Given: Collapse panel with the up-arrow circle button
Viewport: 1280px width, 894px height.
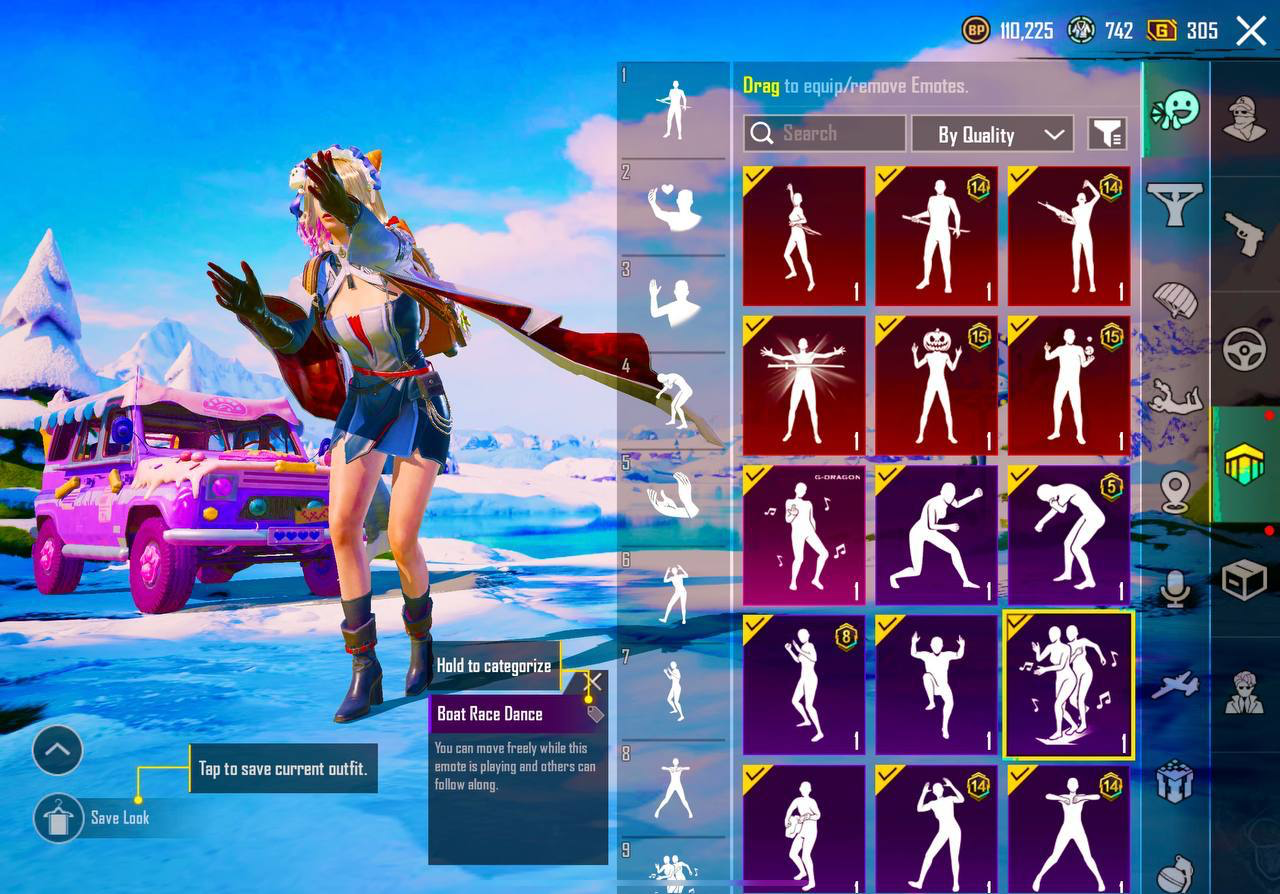Looking at the screenshot, I should pos(57,750).
